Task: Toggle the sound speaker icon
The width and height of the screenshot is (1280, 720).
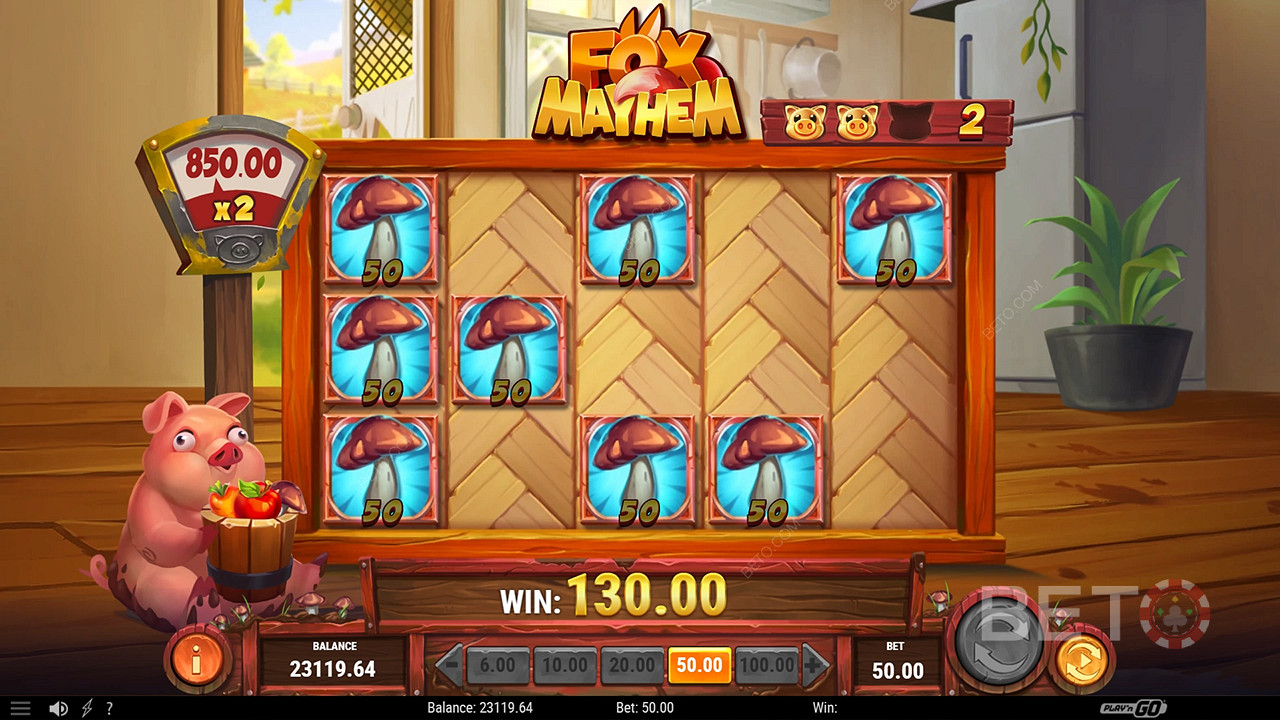Action: pos(58,708)
